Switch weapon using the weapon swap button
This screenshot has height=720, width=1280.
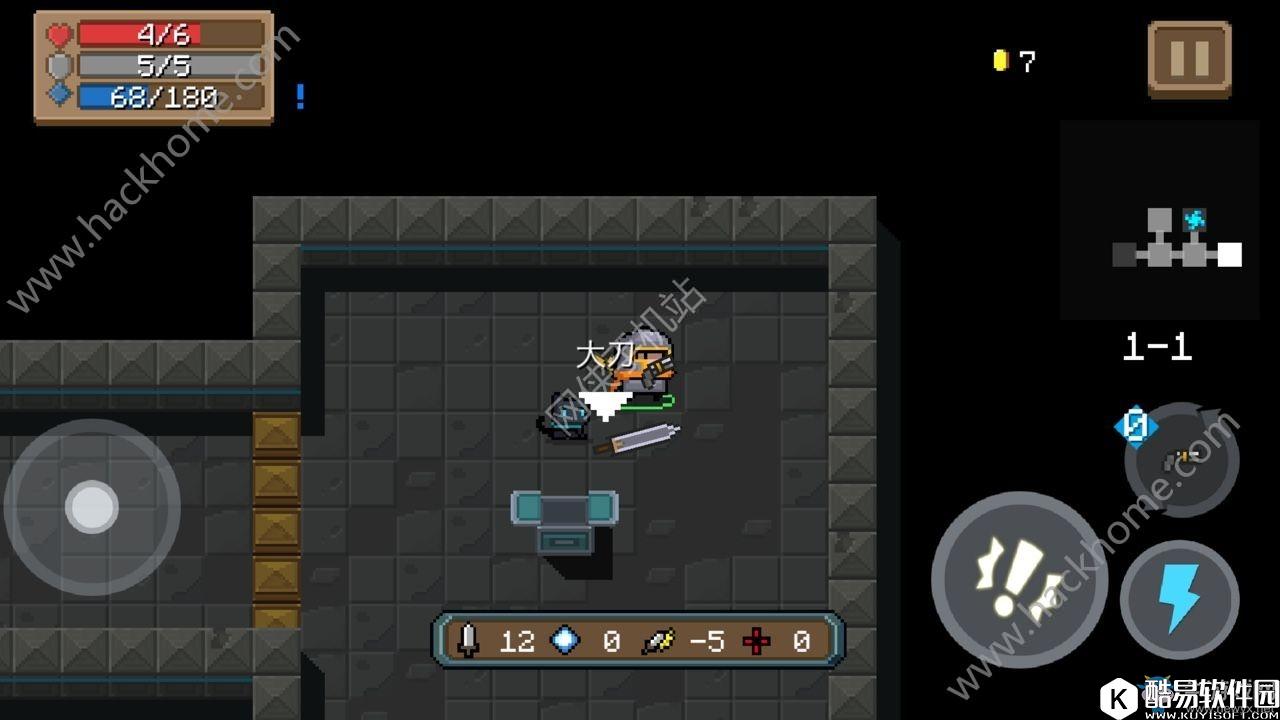1181,460
